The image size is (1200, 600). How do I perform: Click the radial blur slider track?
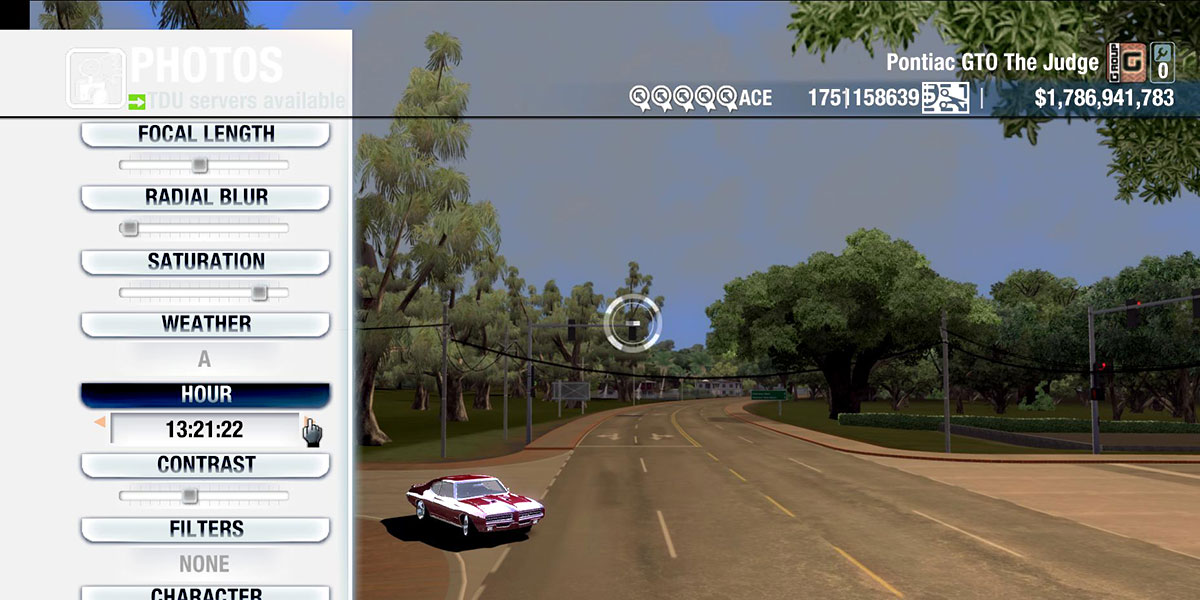pos(204,228)
